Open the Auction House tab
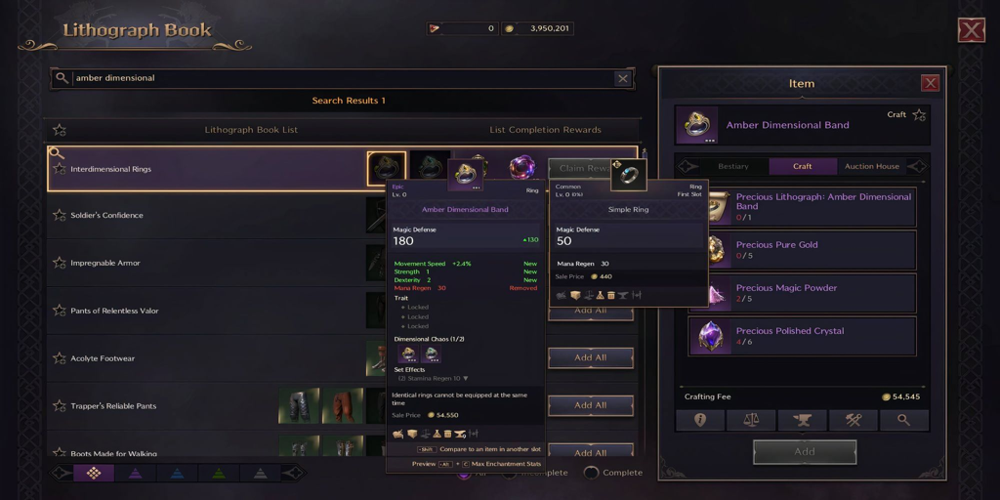Viewport: 1000px width, 500px height. click(x=872, y=166)
